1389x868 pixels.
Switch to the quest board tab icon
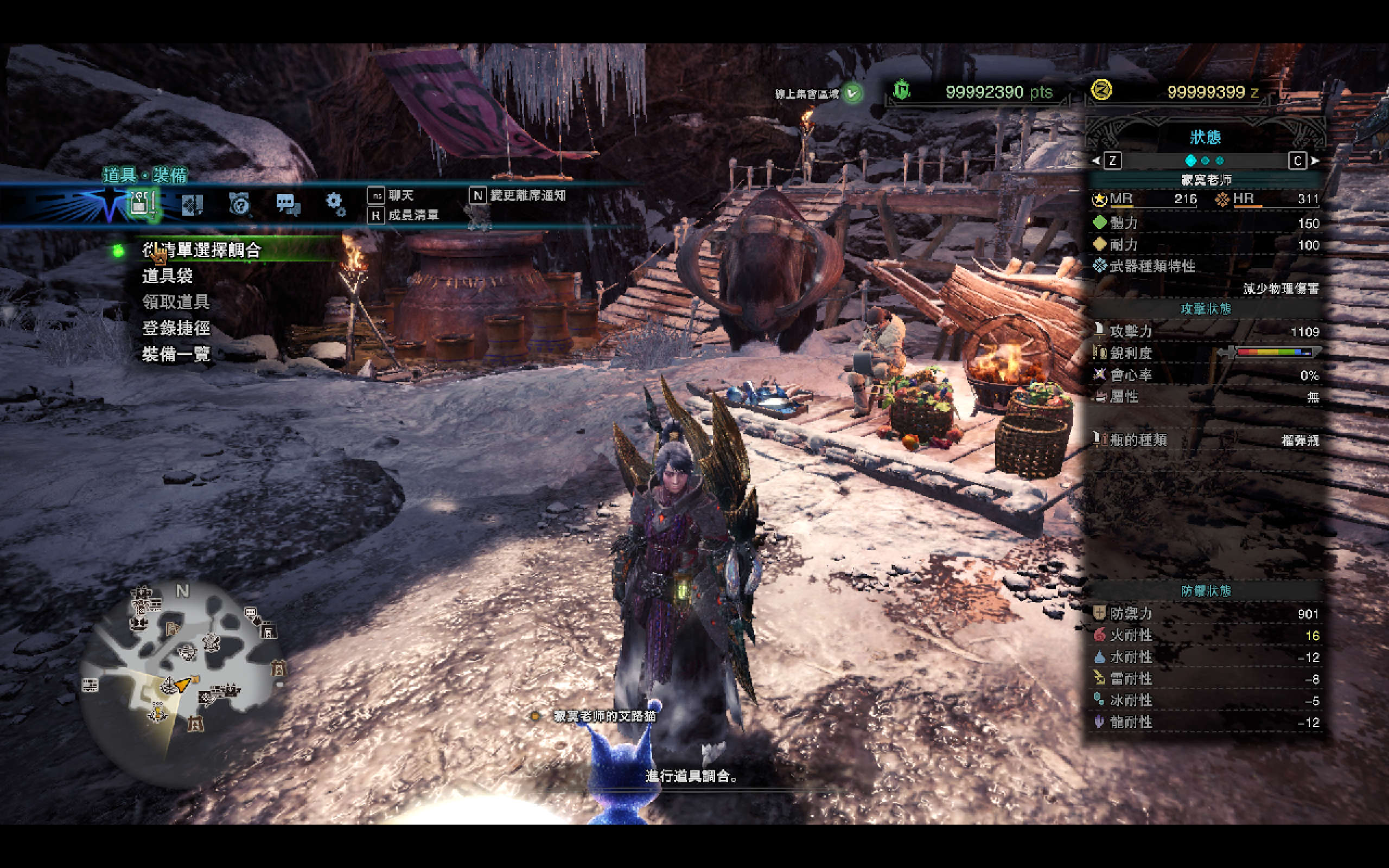tap(192, 205)
